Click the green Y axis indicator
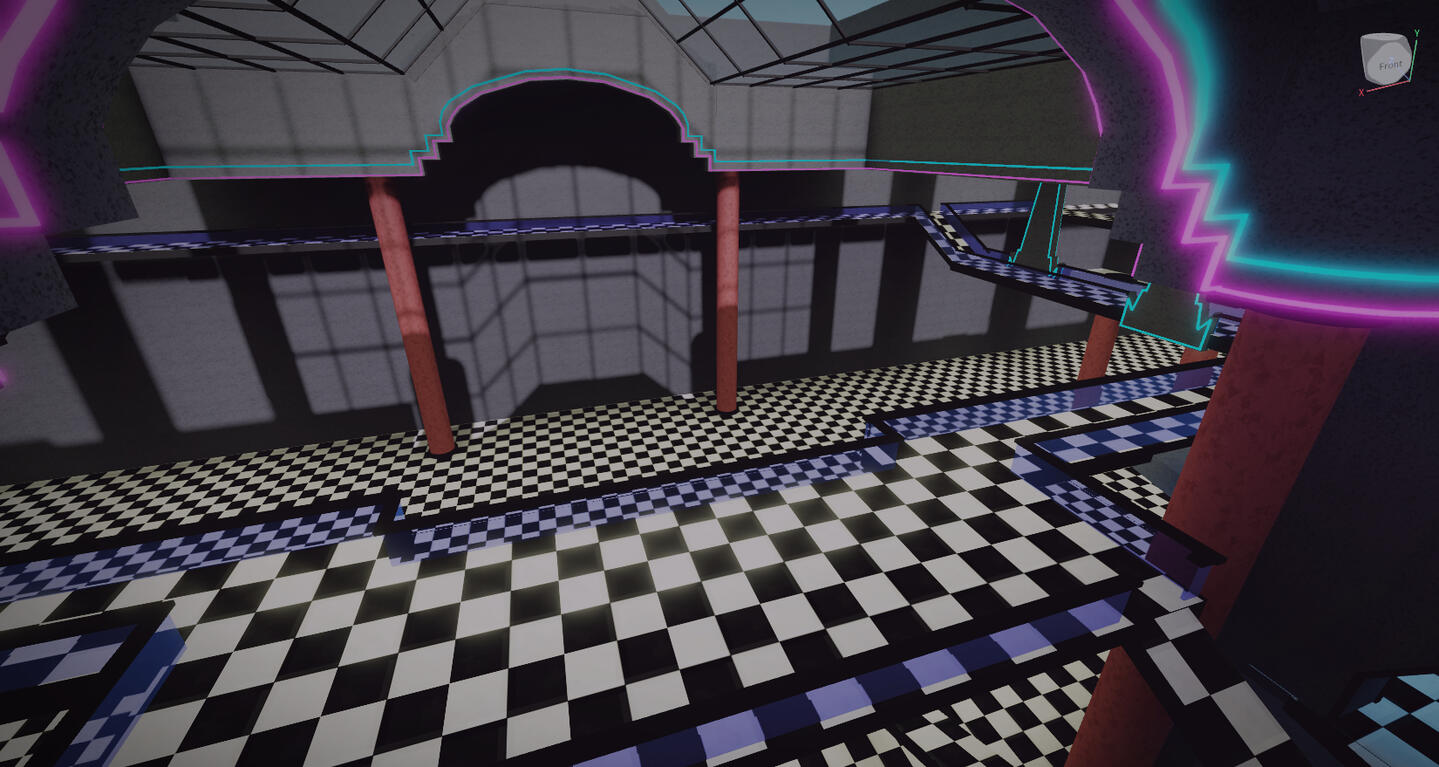Image resolution: width=1439 pixels, height=767 pixels. (x=1416, y=33)
